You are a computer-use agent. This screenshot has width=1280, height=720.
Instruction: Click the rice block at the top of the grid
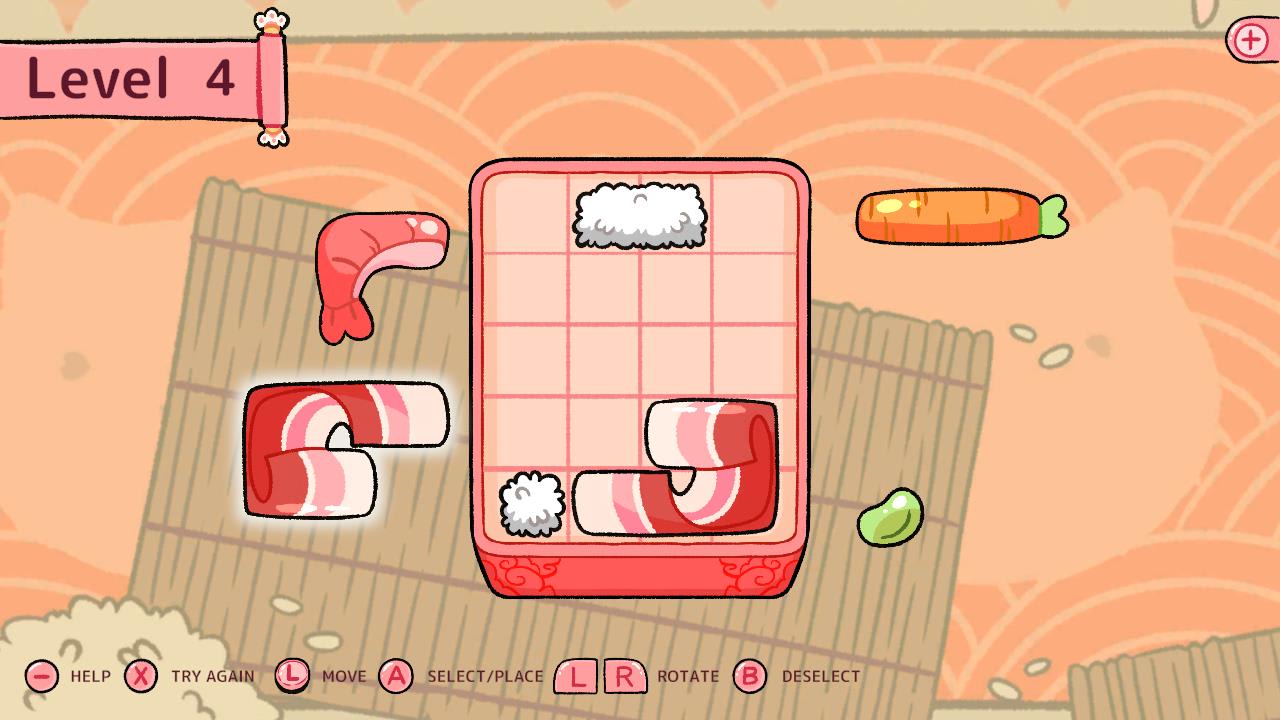coord(637,215)
